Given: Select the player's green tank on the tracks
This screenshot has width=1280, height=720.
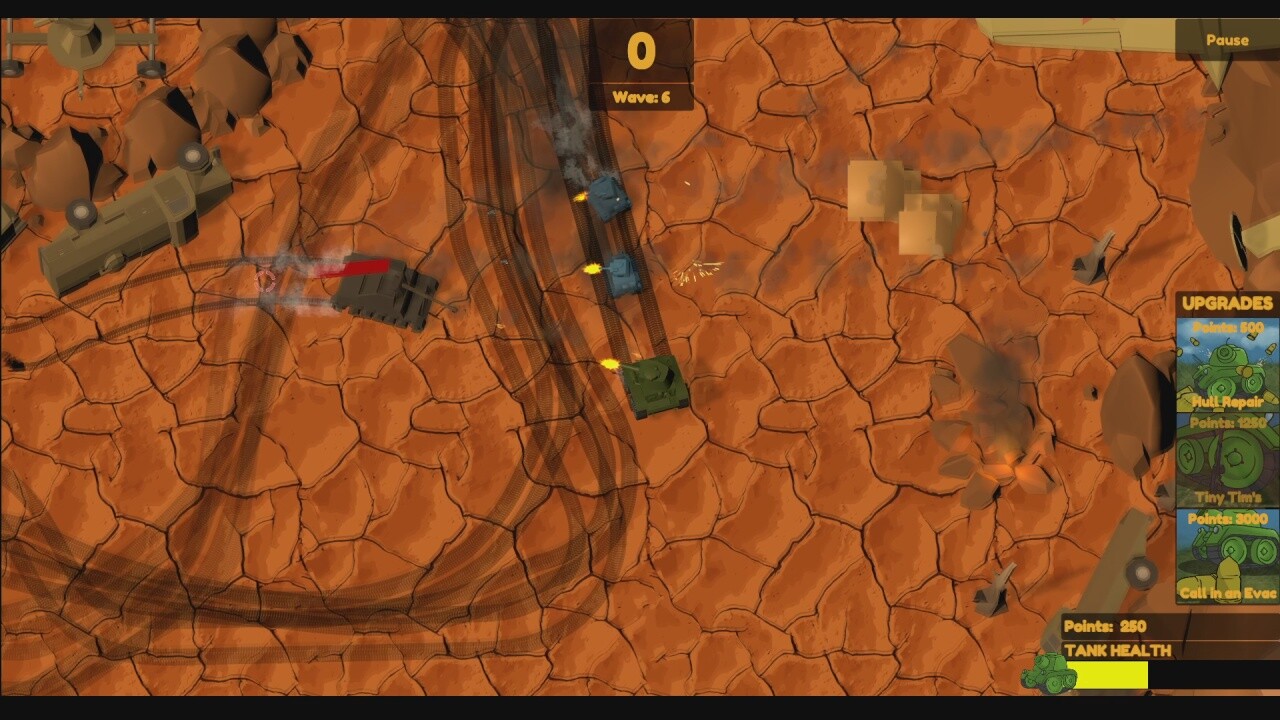Looking at the screenshot, I should [x=655, y=385].
